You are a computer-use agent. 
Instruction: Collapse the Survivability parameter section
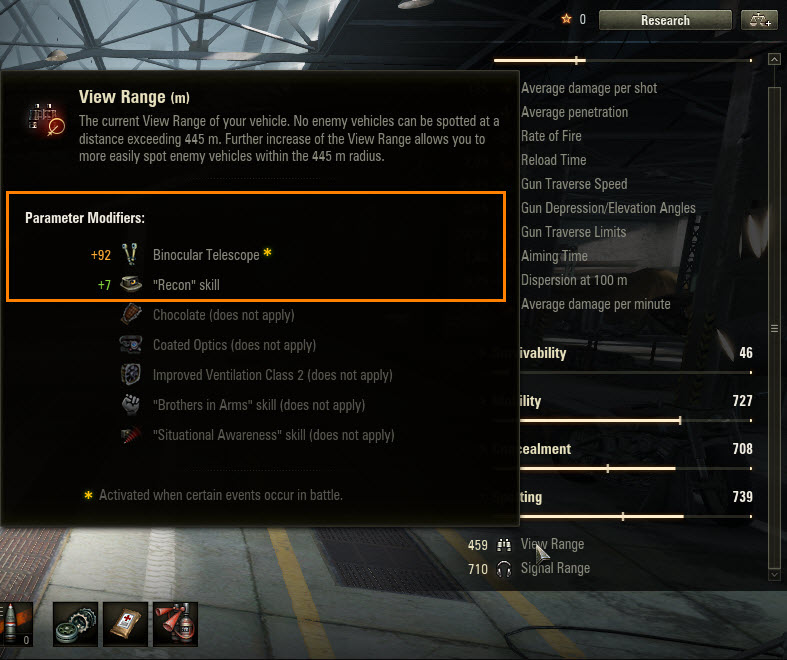coord(620,353)
